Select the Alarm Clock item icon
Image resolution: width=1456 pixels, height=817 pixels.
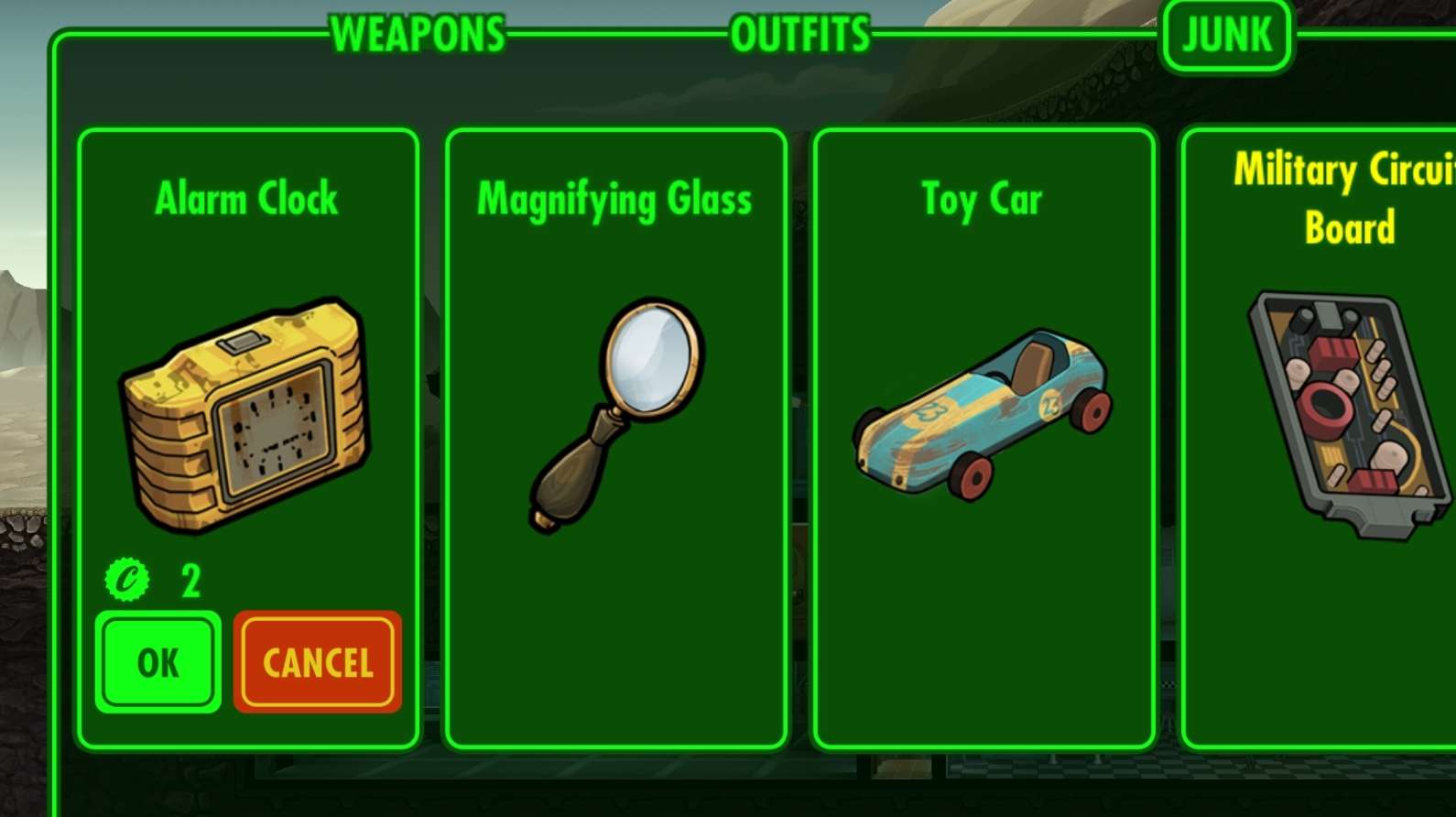(x=247, y=421)
